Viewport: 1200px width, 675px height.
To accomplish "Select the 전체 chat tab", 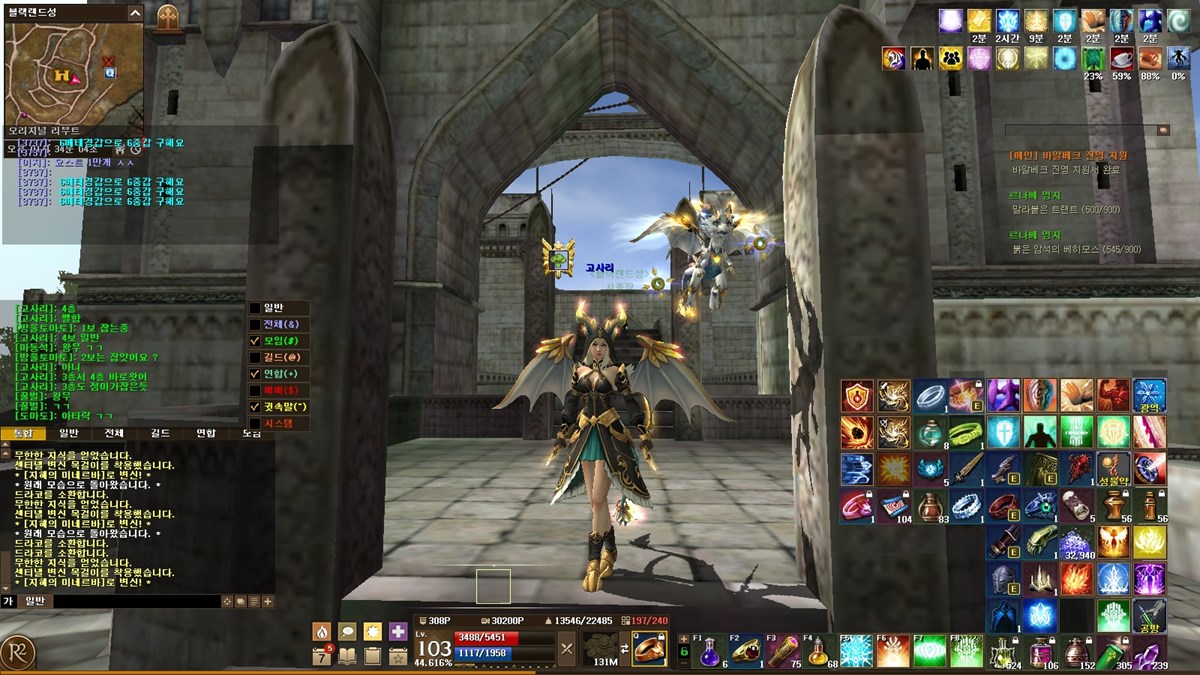I will (x=114, y=433).
